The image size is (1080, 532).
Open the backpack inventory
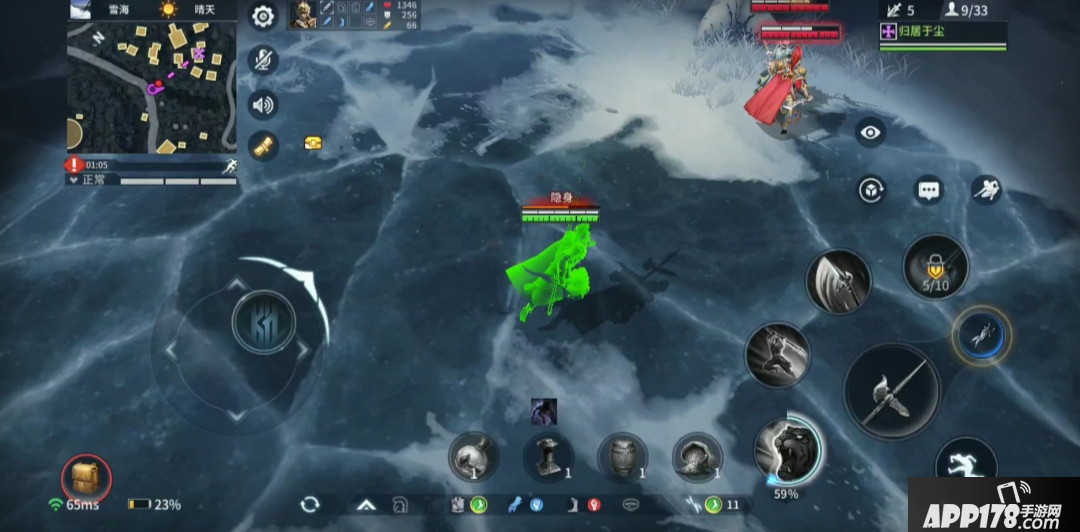point(86,480)
